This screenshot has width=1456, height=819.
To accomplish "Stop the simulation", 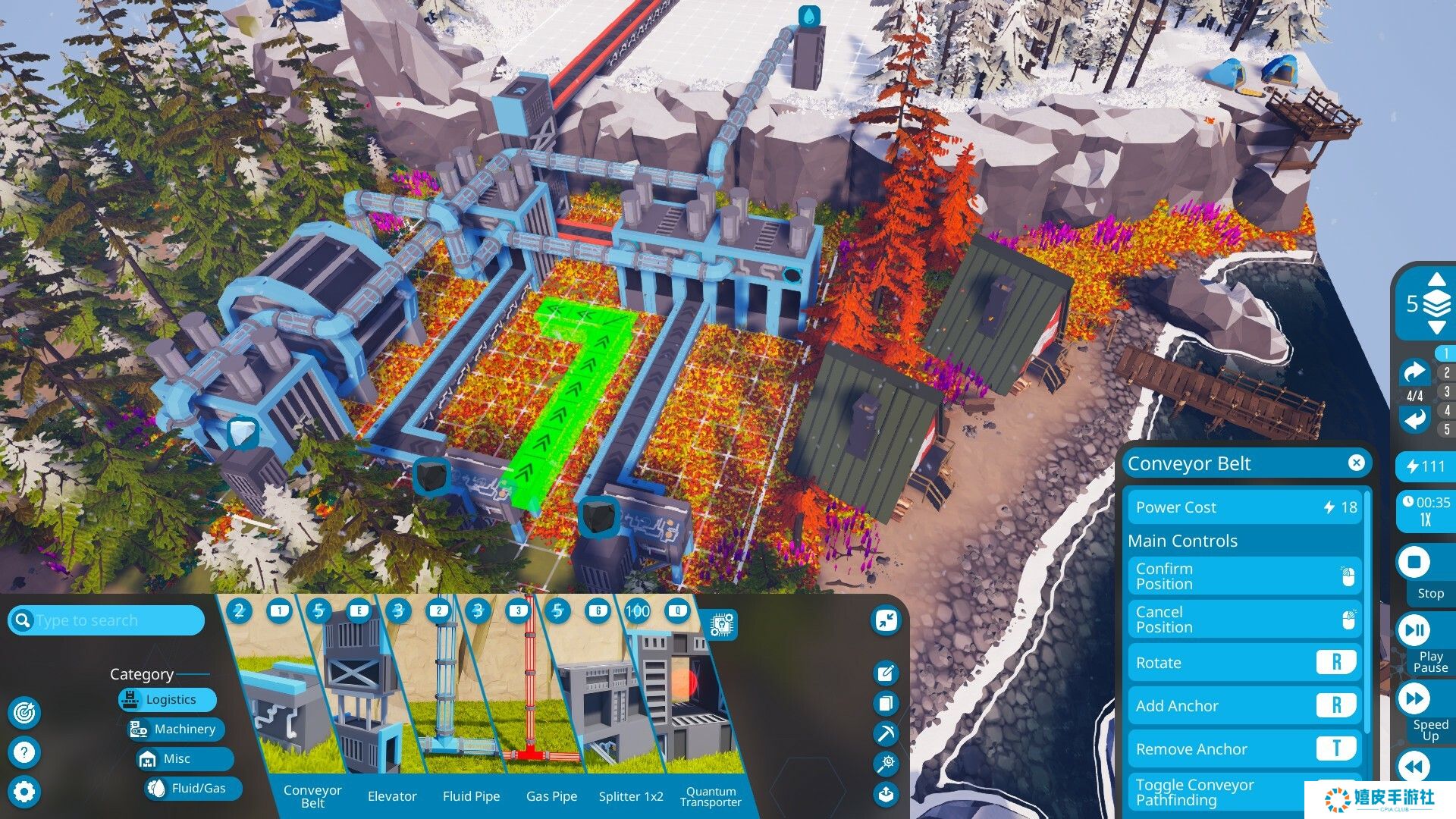I will pyautogui.click(x=1414, y=563).
